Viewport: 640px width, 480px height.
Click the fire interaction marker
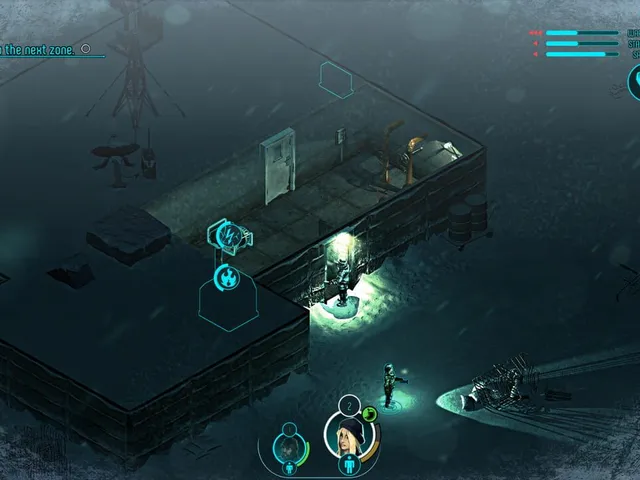tap(227, 276)
